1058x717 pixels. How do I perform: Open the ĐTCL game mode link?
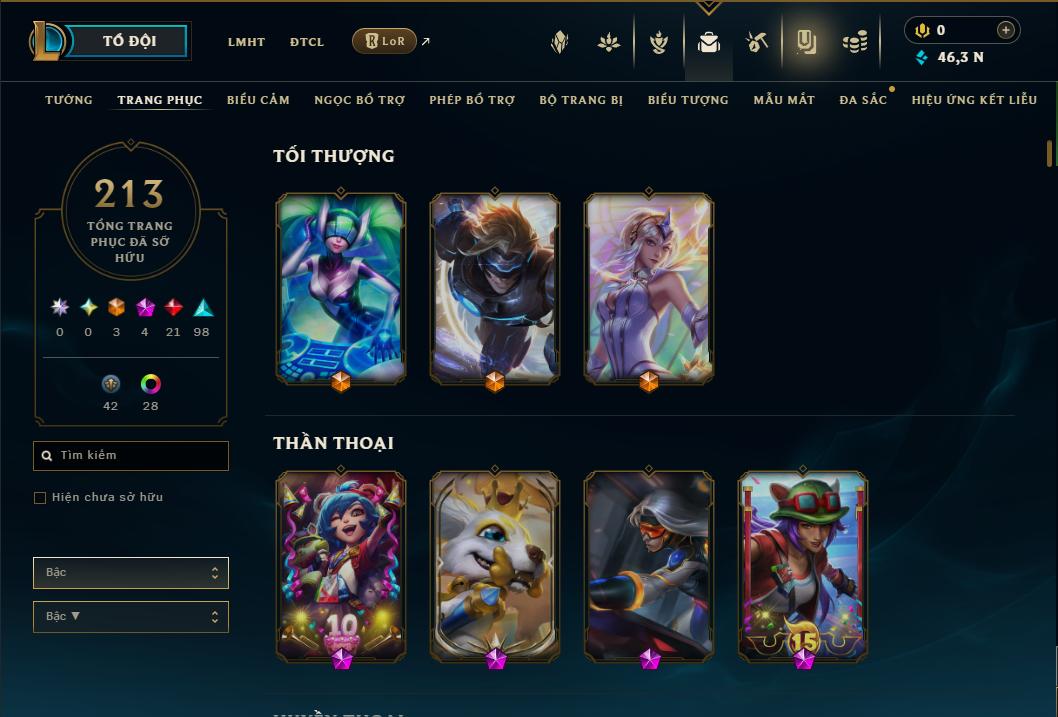point(307,42)
